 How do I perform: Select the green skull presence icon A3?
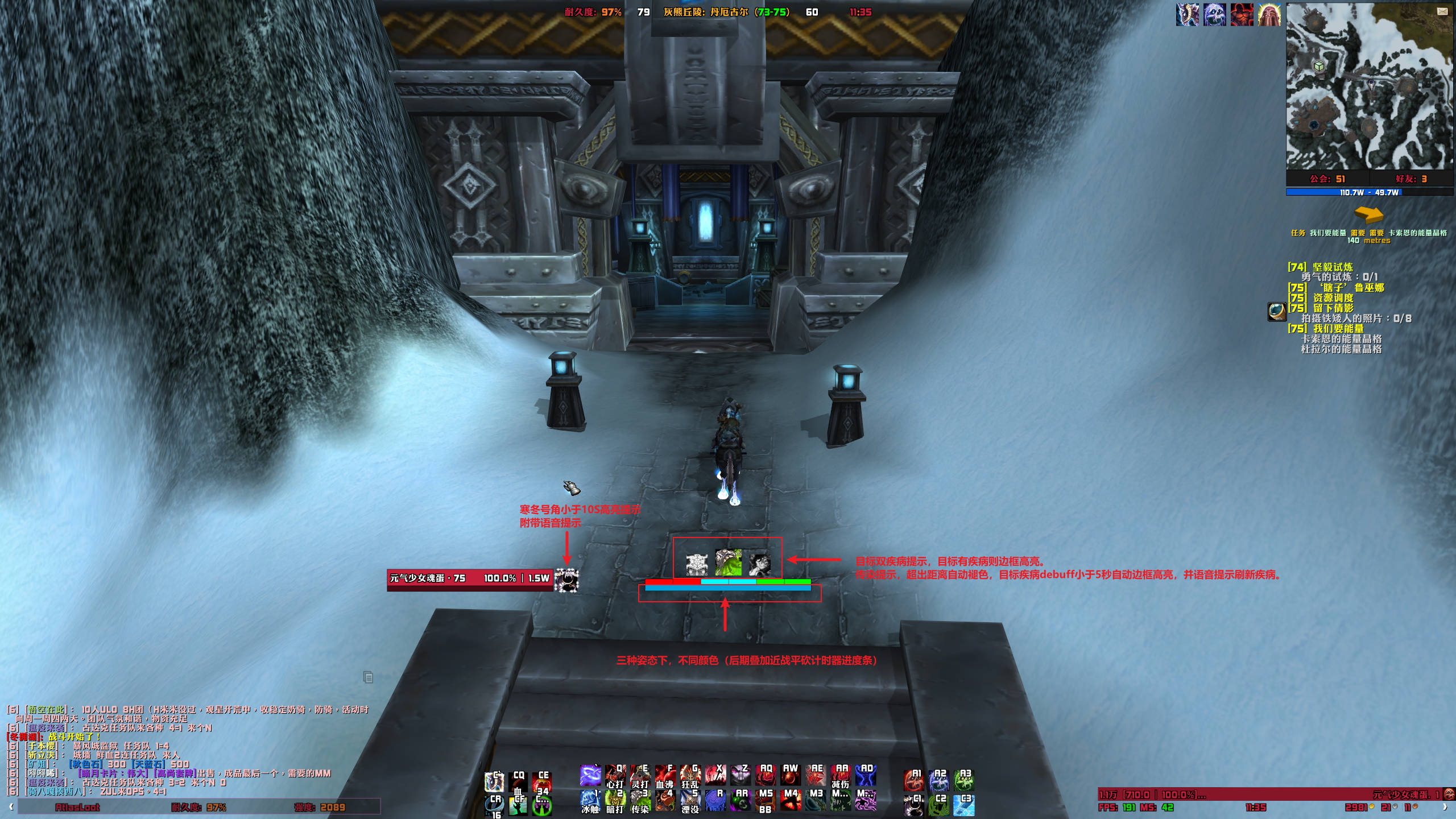tap(963, 780)
